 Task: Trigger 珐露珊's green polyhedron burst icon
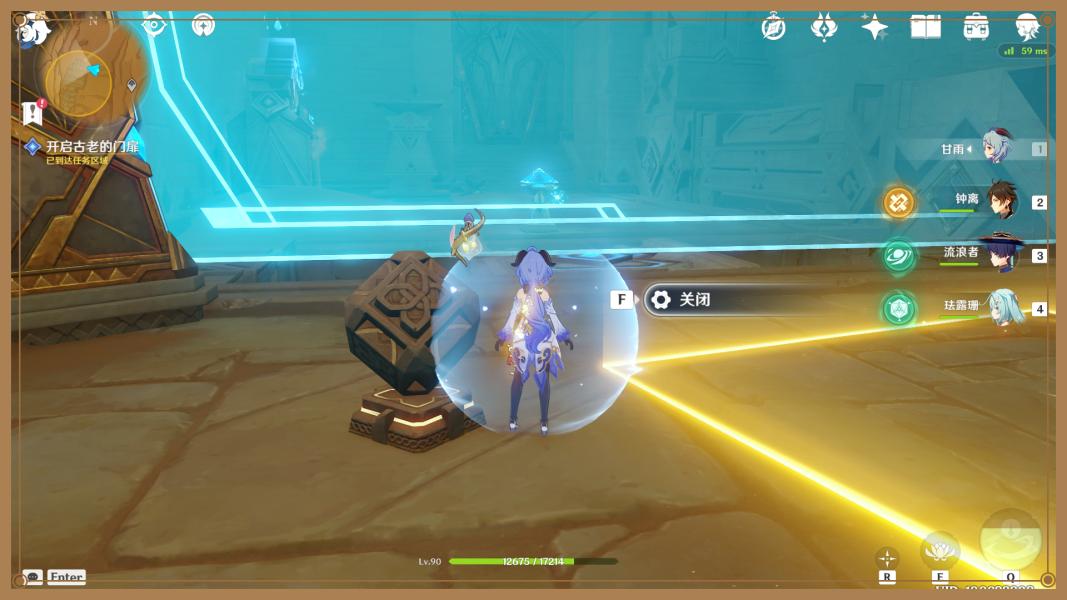[898, 308]
